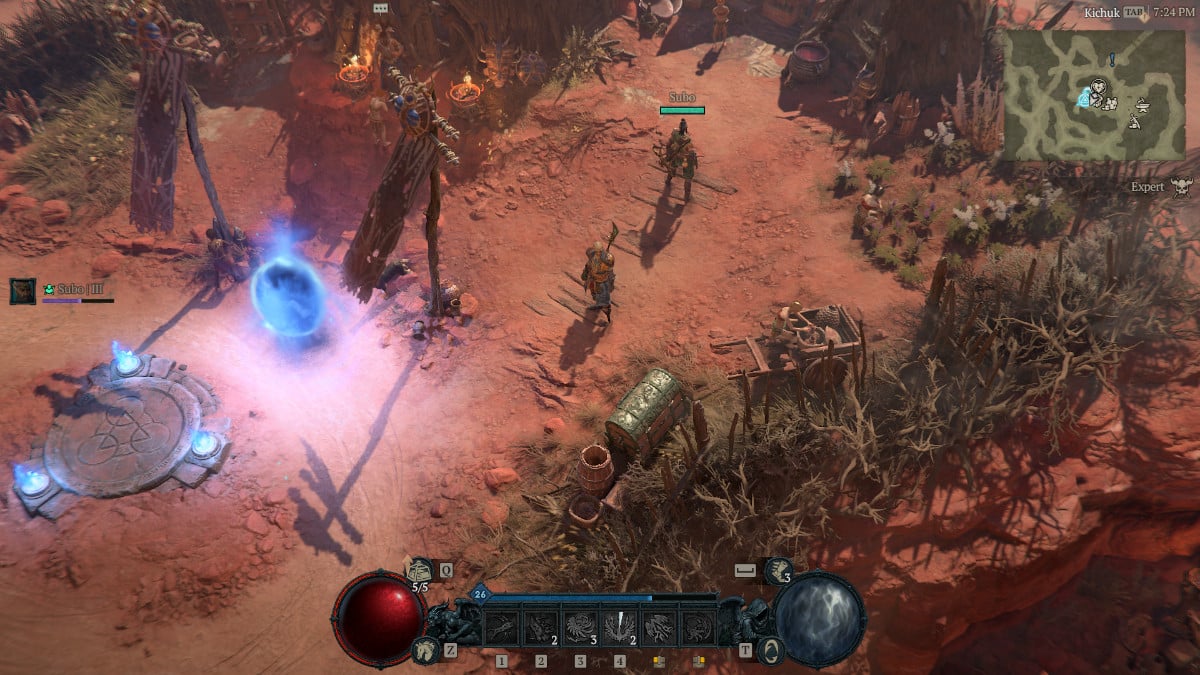Select the fifth skill slot on the action bar
Viewport: 1200px width, 675px height.
tap(658, 626)
